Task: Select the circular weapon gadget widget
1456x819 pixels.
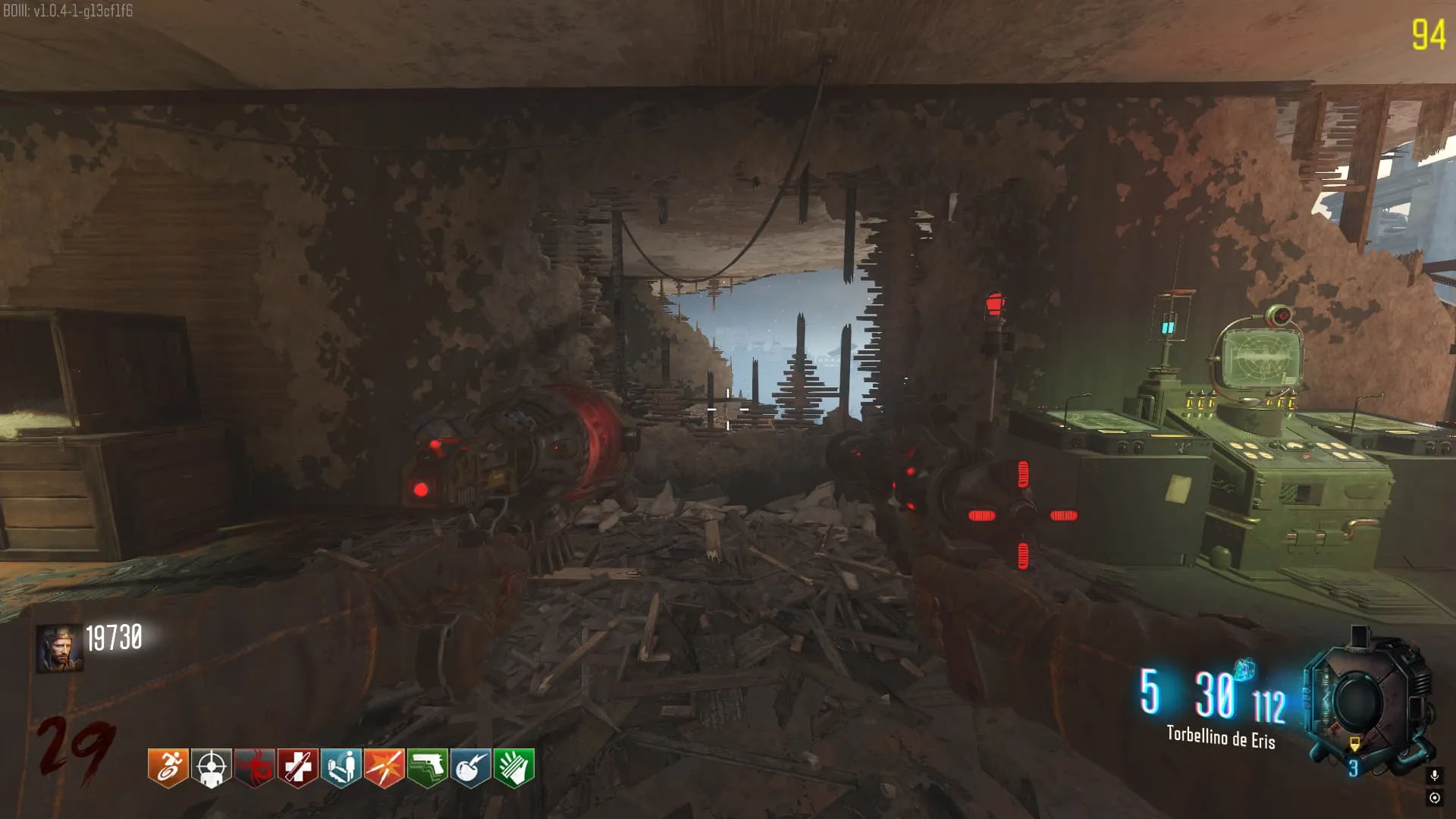Action: tap(1357, 701)
